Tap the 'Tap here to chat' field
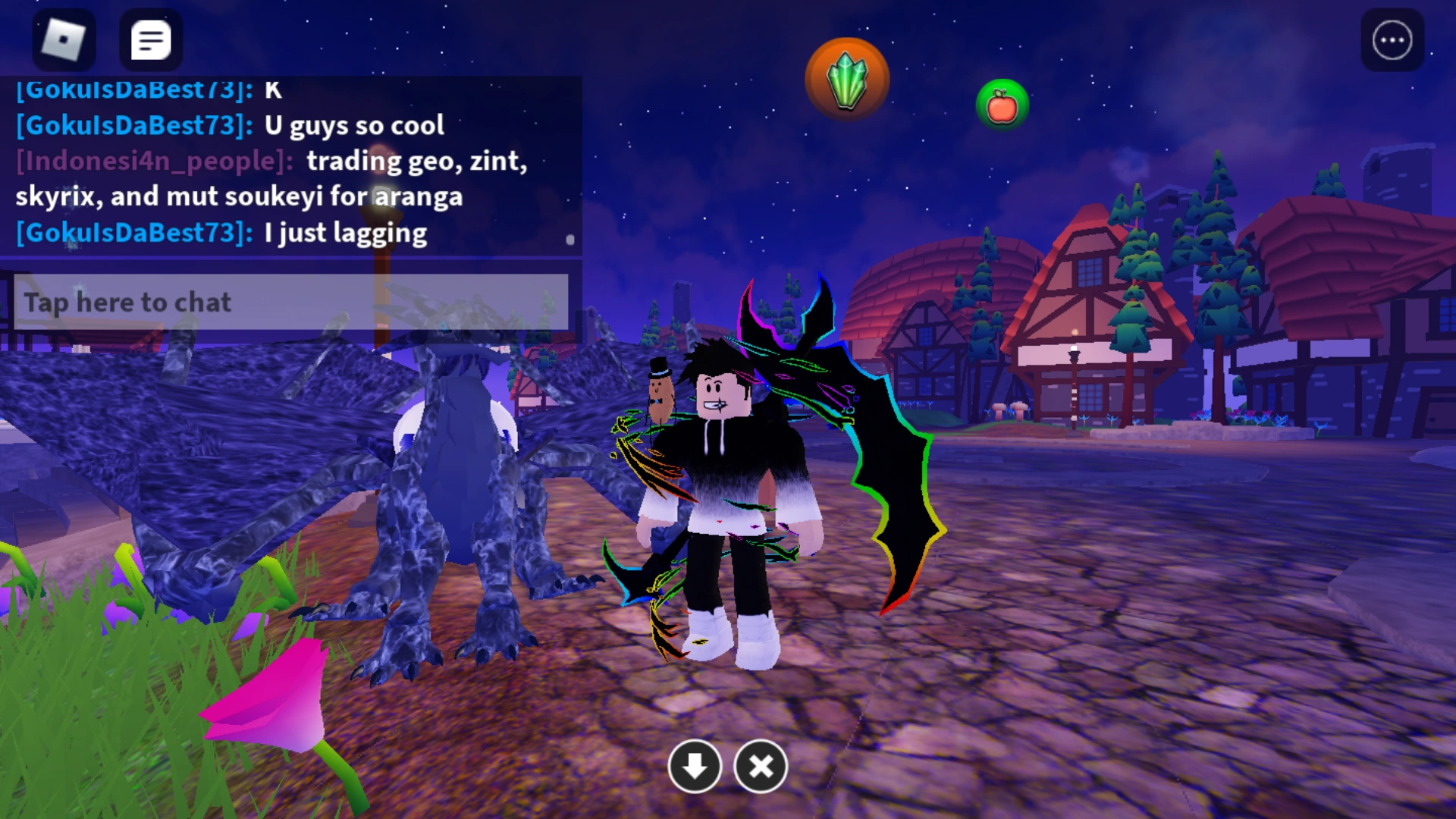The width and height of the screenshot is (1456, 819). coord(127,302)
